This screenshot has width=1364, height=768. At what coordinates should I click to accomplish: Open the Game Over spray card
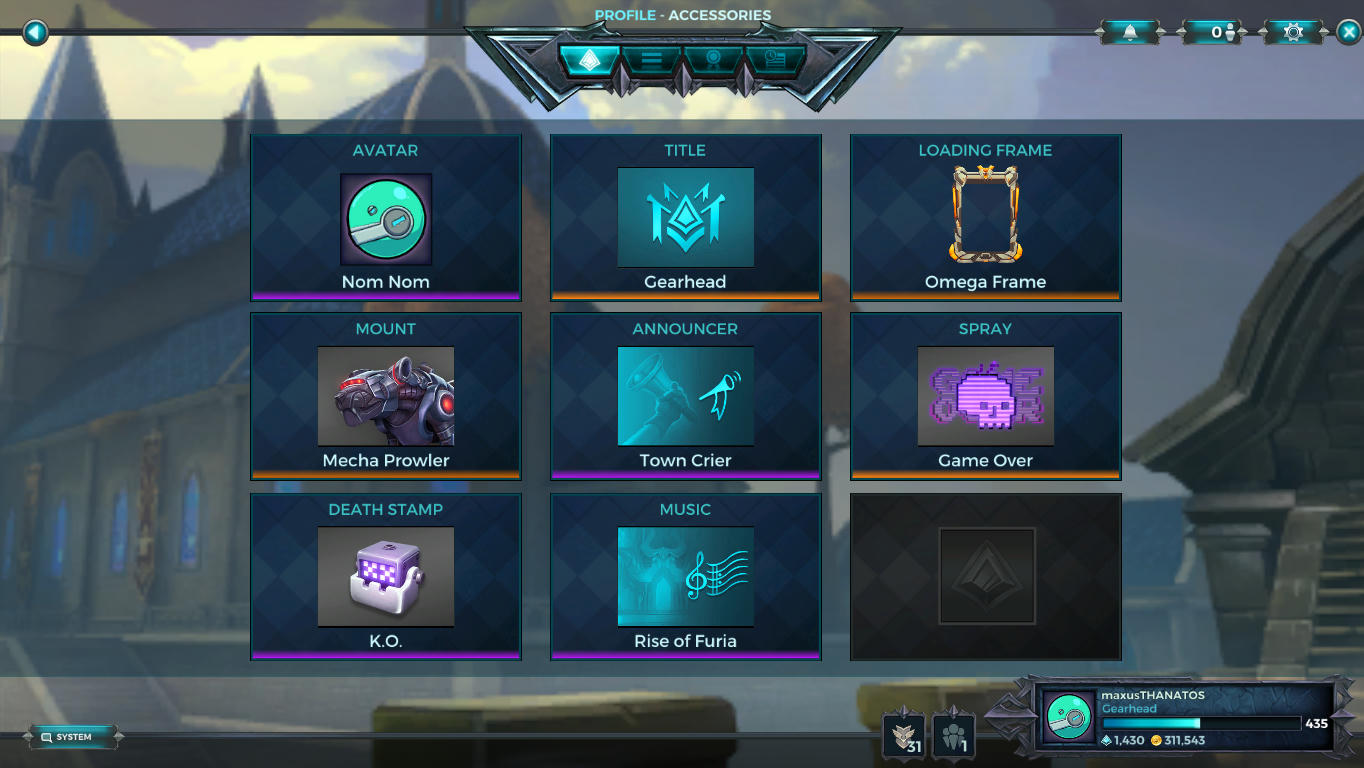pos(985,395)
